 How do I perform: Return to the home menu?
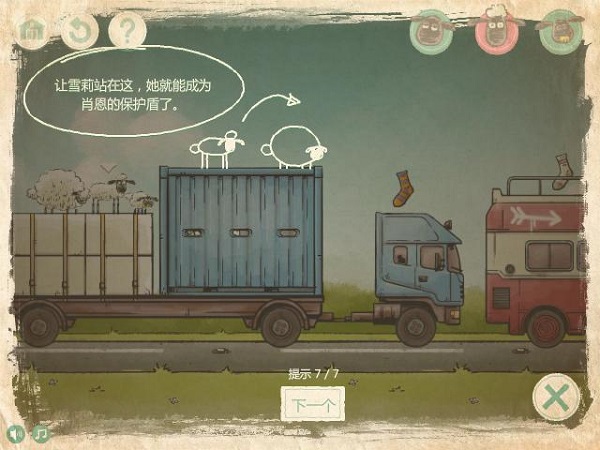click(x=32, y=30)
